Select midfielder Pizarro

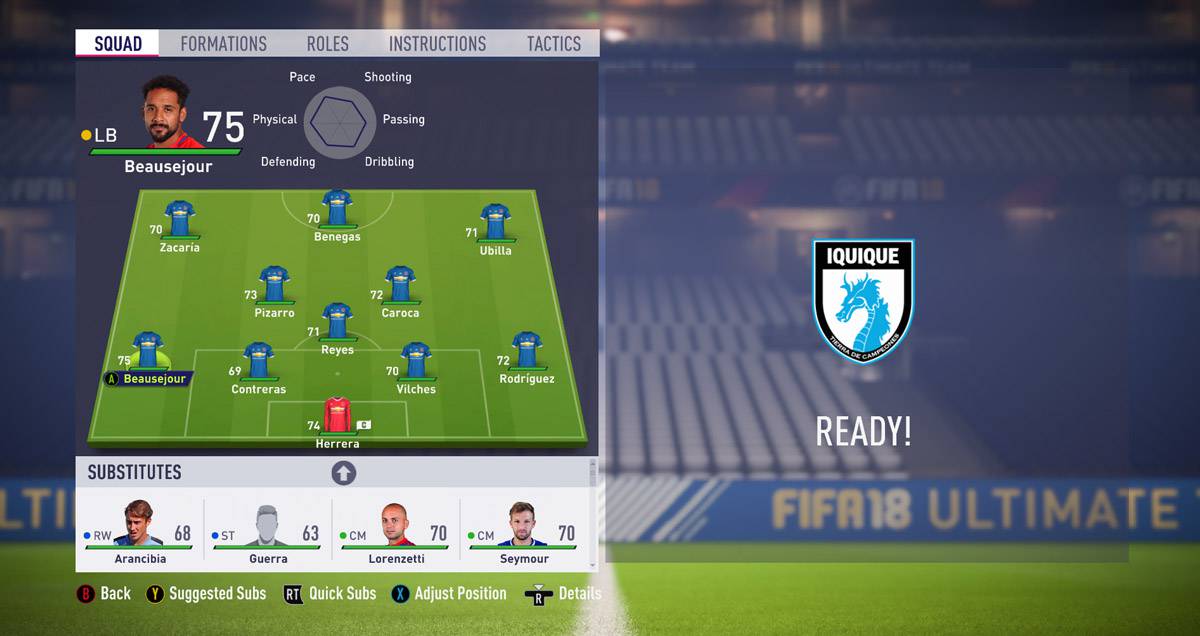coord(274,285)
